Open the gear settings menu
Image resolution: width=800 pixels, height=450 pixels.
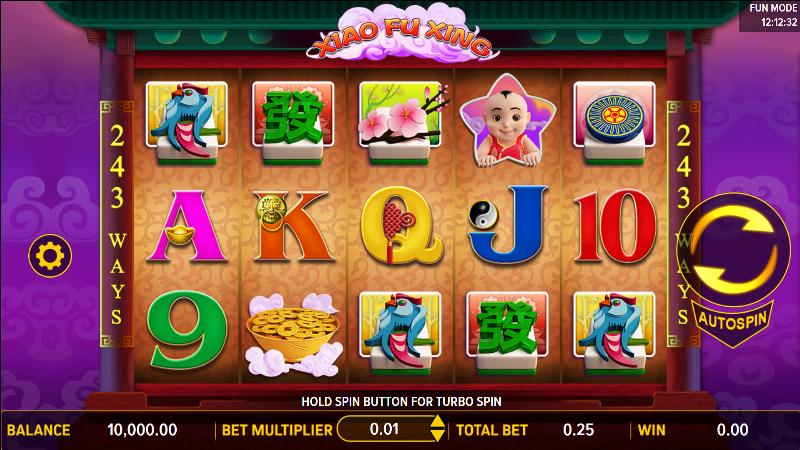tap(46, 257)
